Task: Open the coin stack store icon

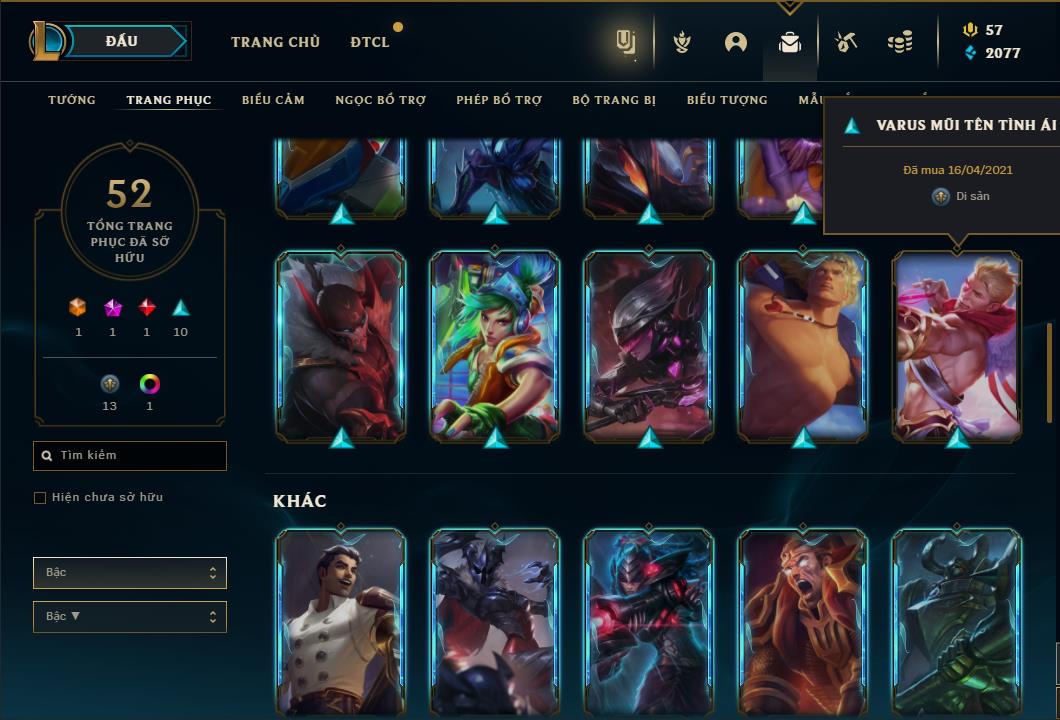Action: [x=900, y=42]
